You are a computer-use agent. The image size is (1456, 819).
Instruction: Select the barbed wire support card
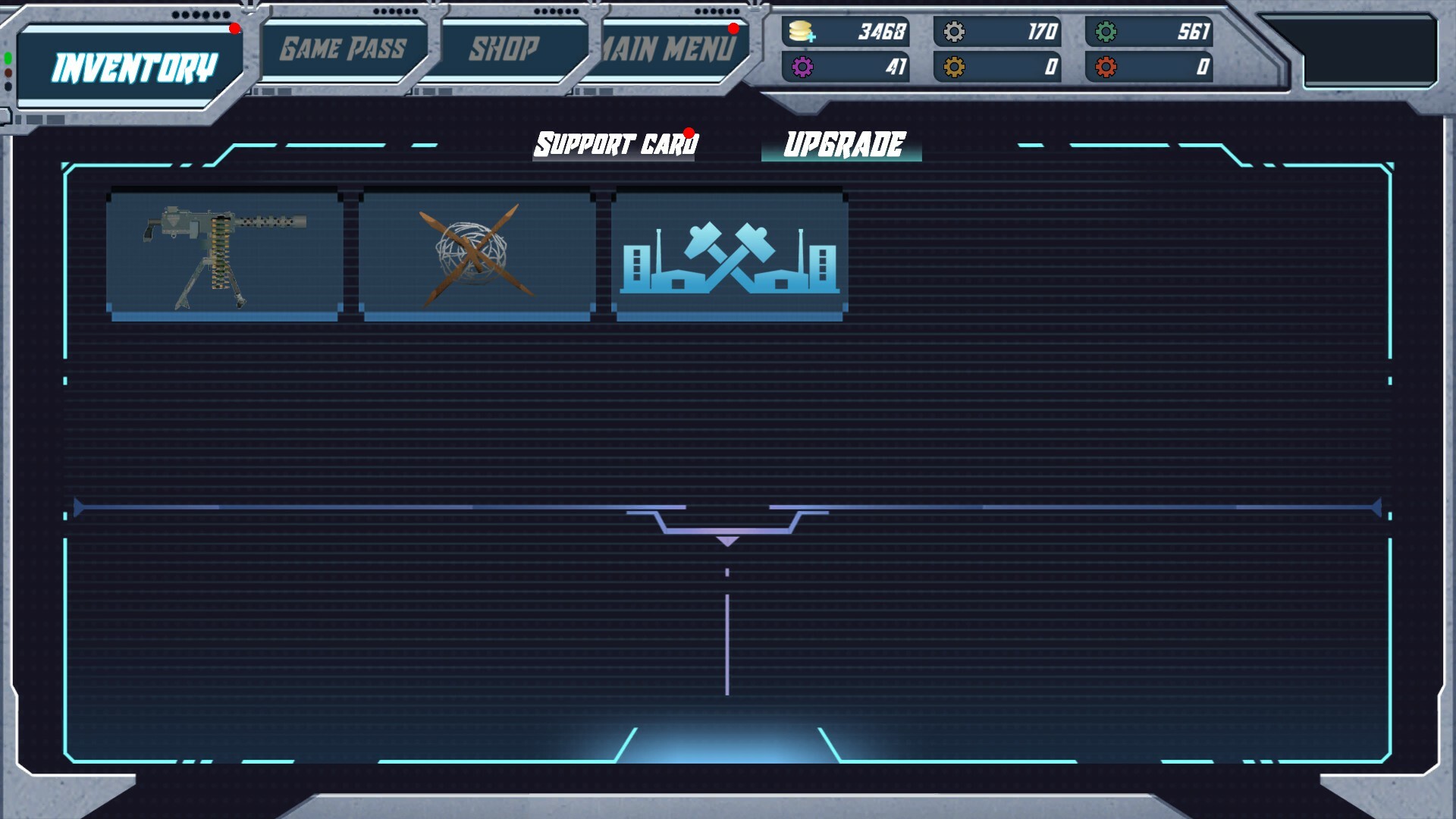(x=476, y=254)
